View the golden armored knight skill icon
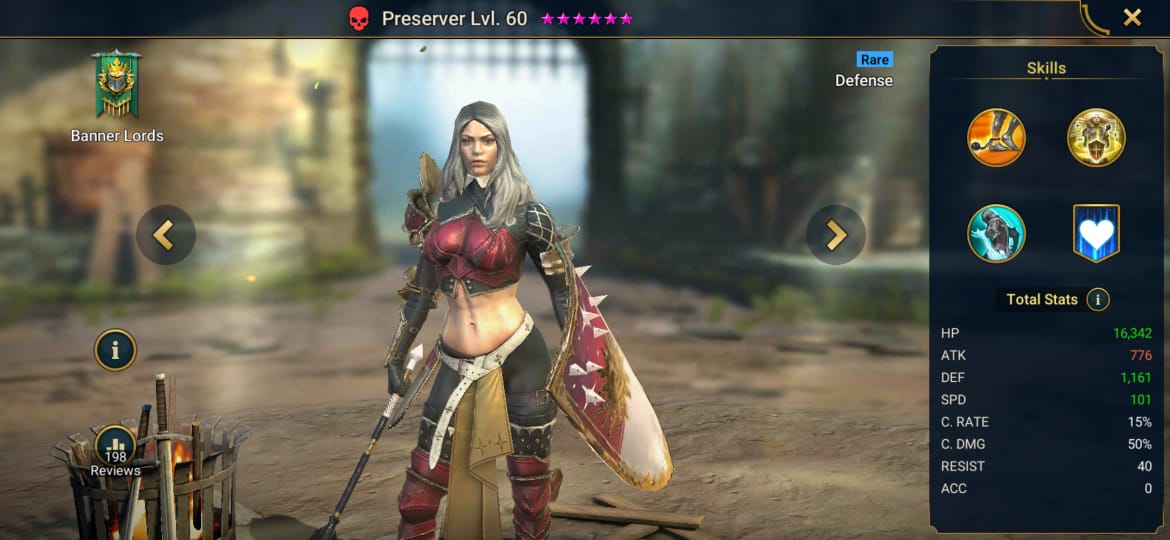This screenshot has height=540, width=1170. click(1096, 137)
